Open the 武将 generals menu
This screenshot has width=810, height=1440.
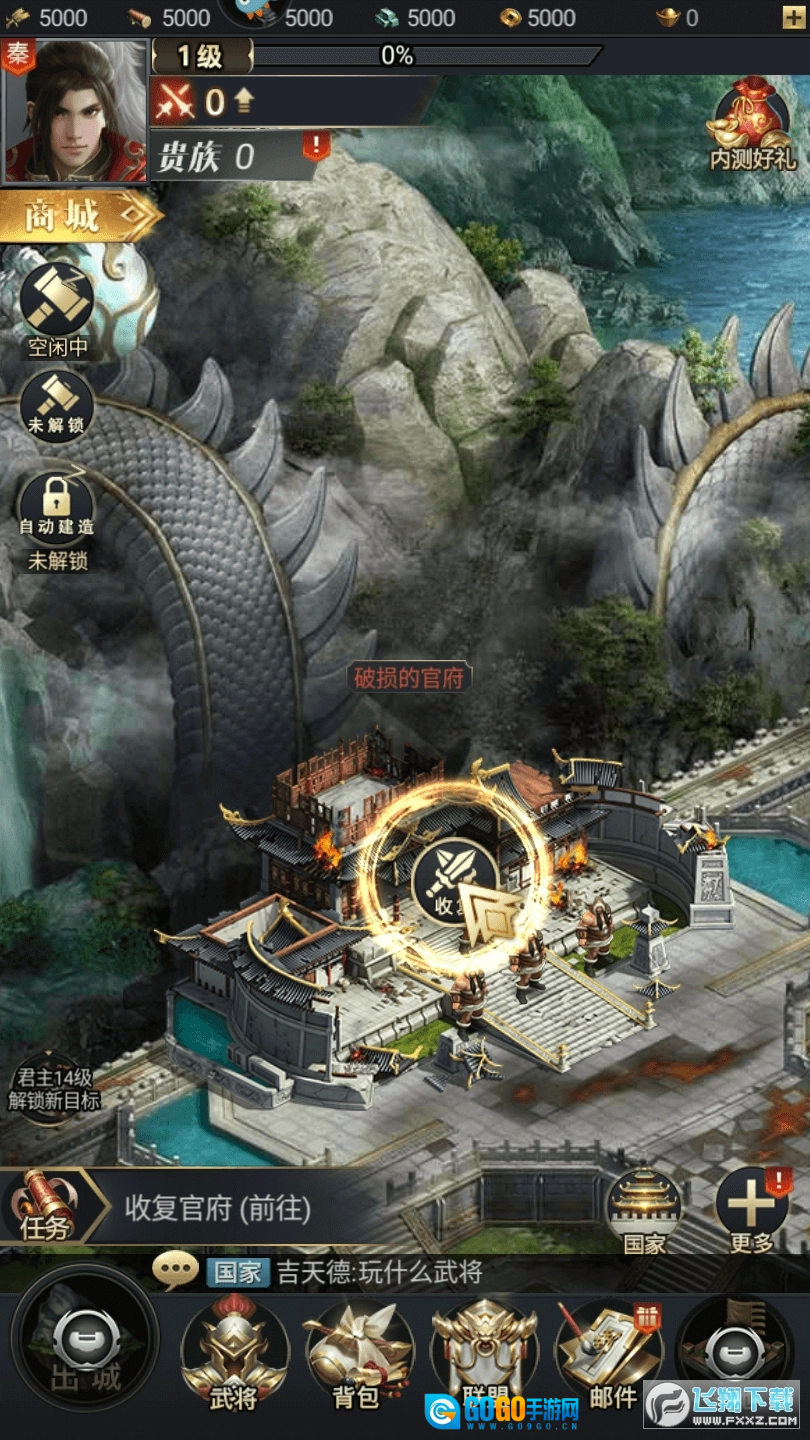(234, 1353)
